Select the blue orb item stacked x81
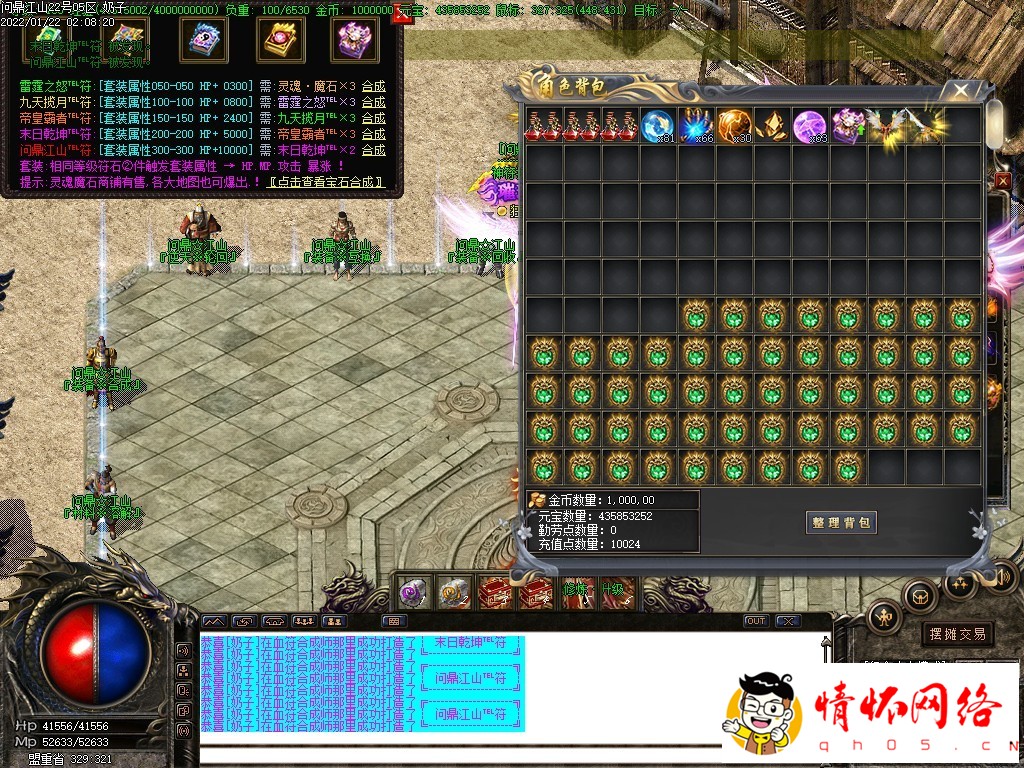This screenshot has height=768, width=1024. click(658, 125)
